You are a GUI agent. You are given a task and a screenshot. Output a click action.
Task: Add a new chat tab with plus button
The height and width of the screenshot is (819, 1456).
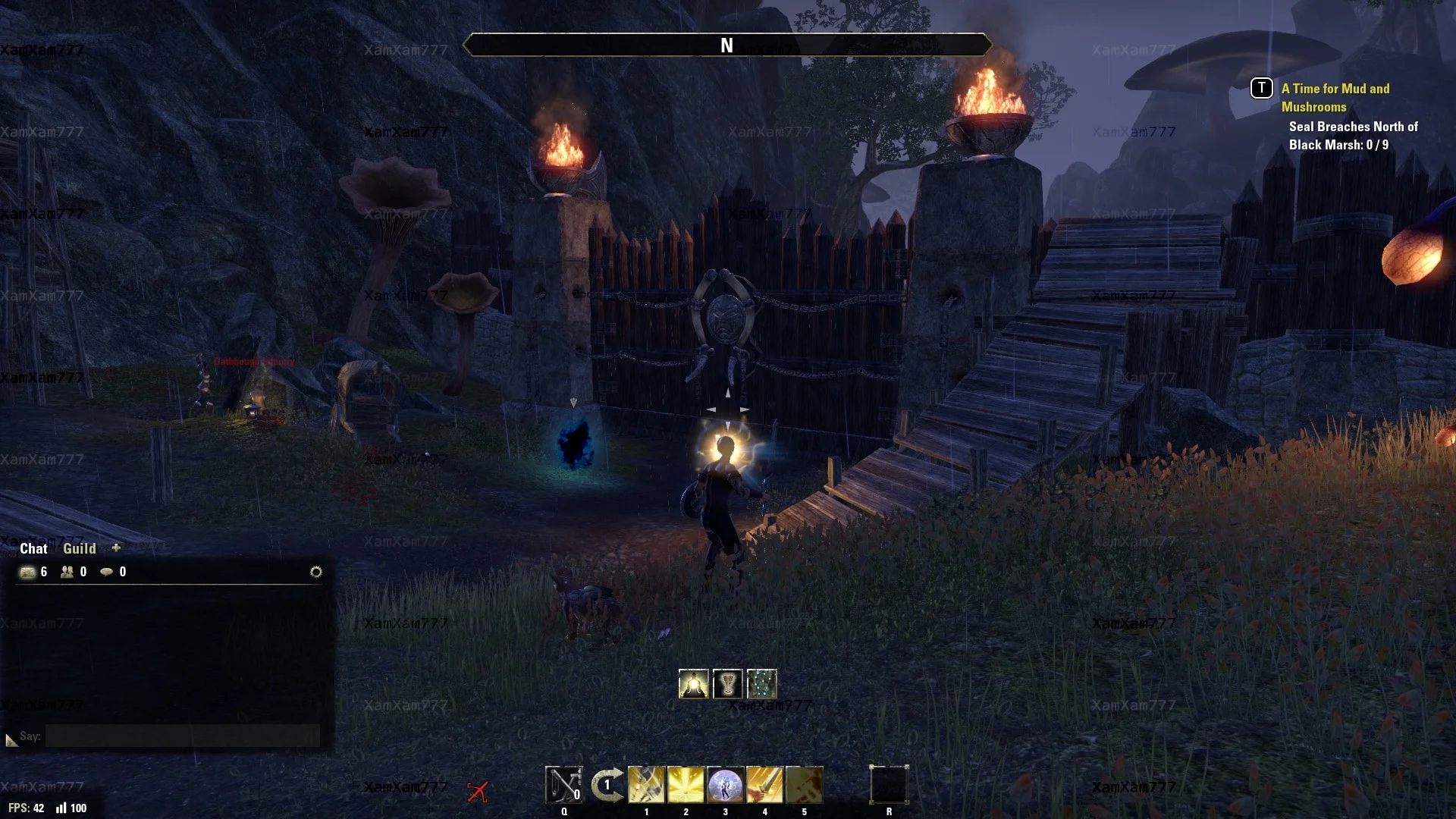coord(116,548)
